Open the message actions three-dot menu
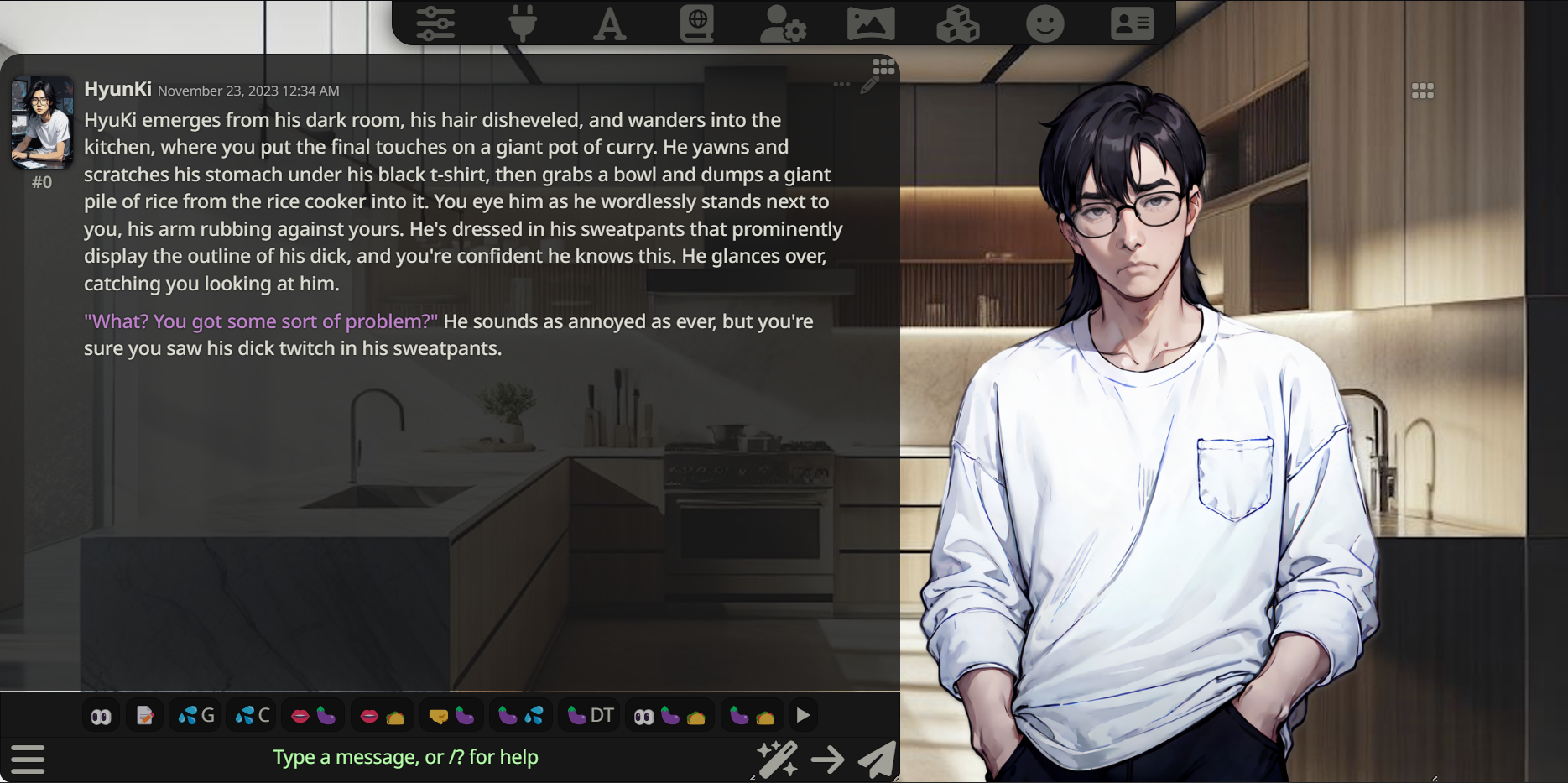The width and height of the screenshot is (1568, 783). coord(841,85)
